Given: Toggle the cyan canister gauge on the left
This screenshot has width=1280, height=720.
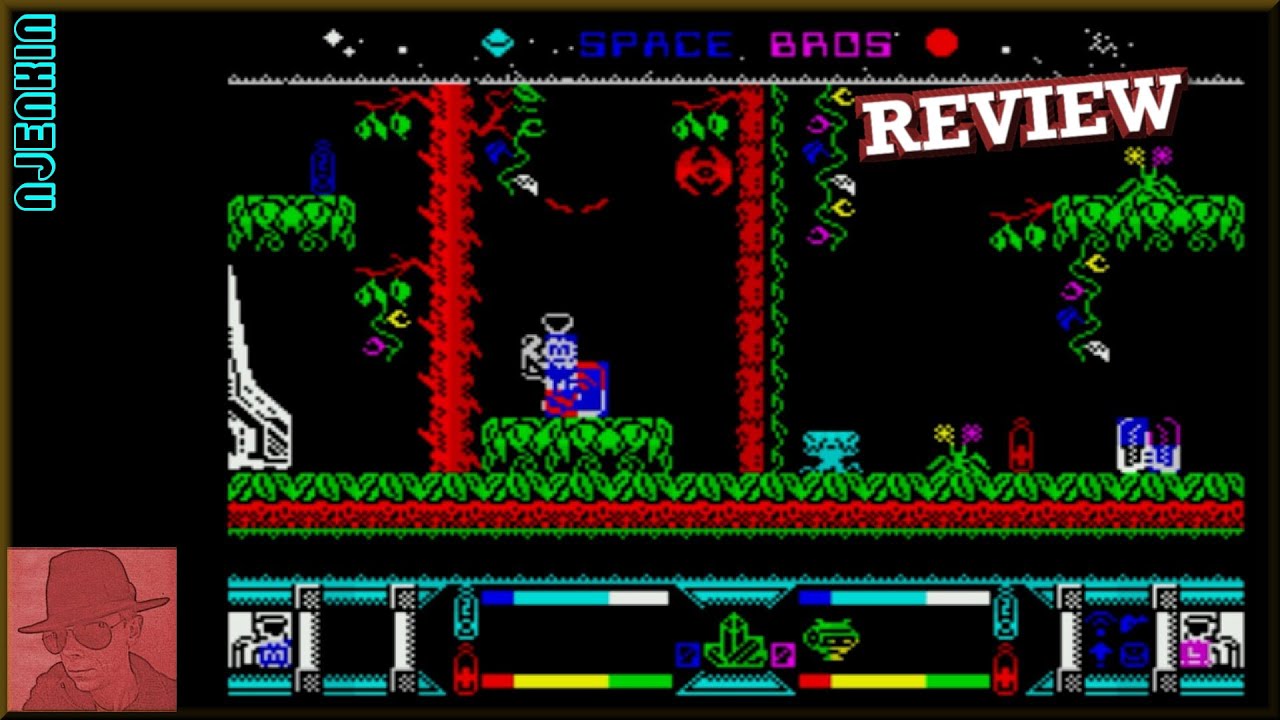Looking at the screenshot, I should coord(464,612).
